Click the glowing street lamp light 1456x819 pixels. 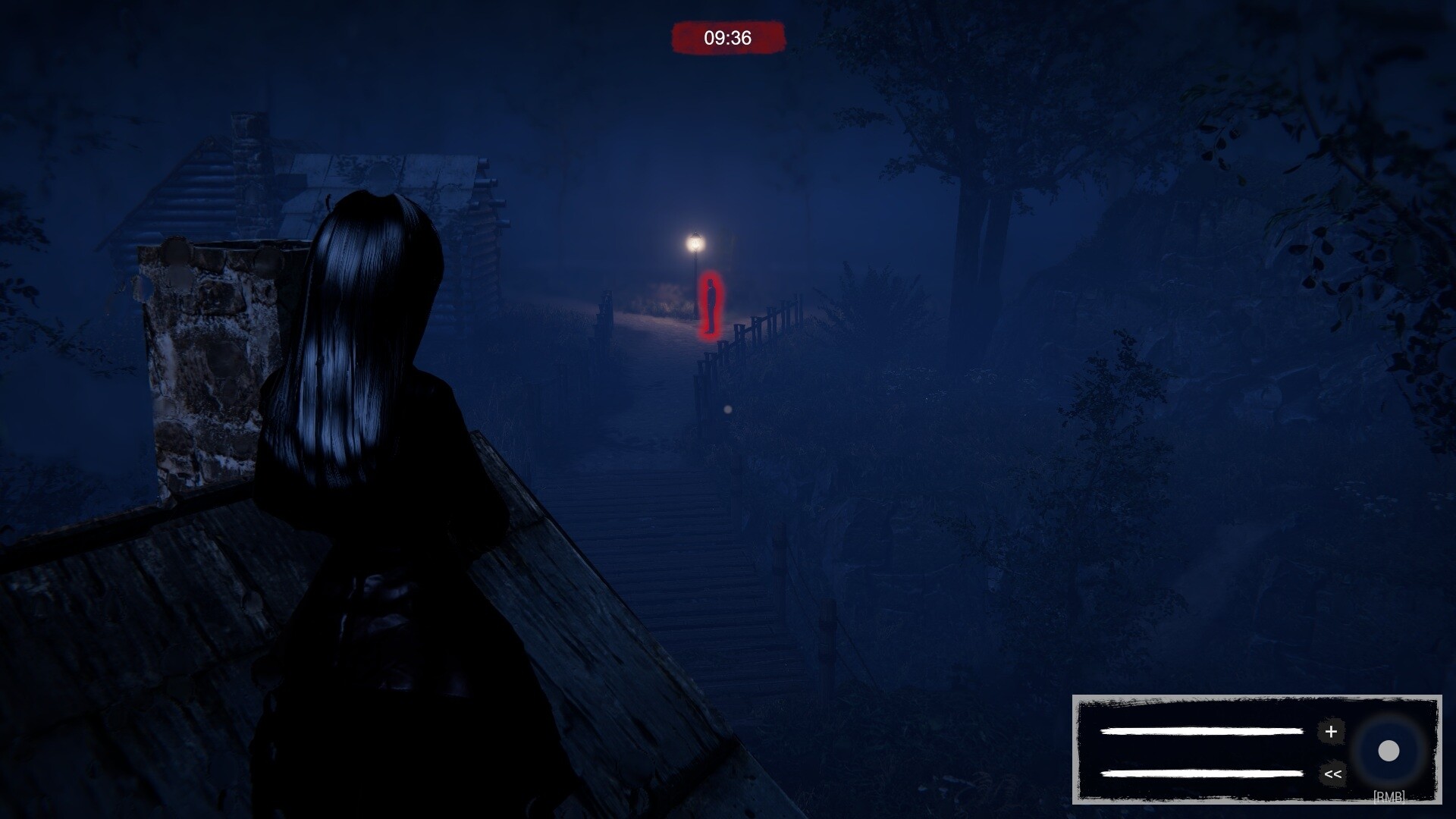(x=695, y=243)
